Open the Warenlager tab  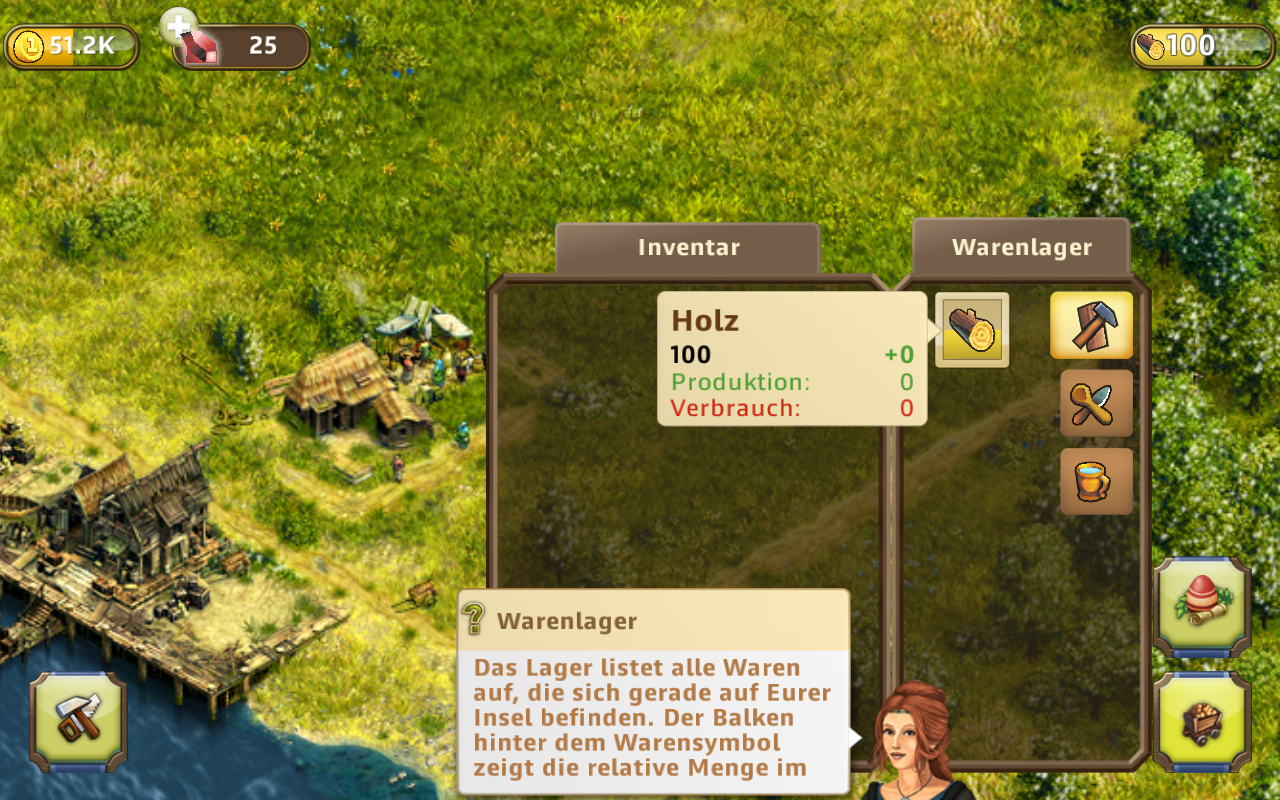[x=1021, y=248]
